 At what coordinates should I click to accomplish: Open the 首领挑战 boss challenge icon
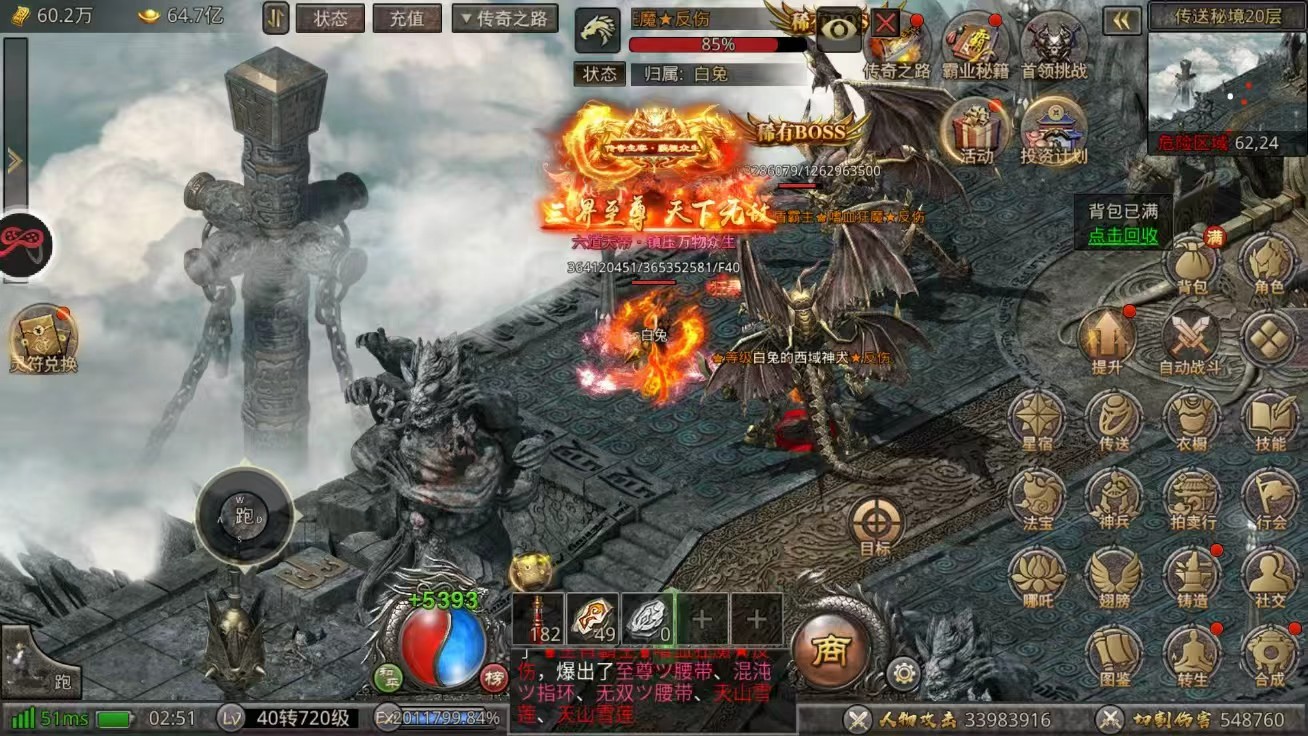pos(1054,44)
